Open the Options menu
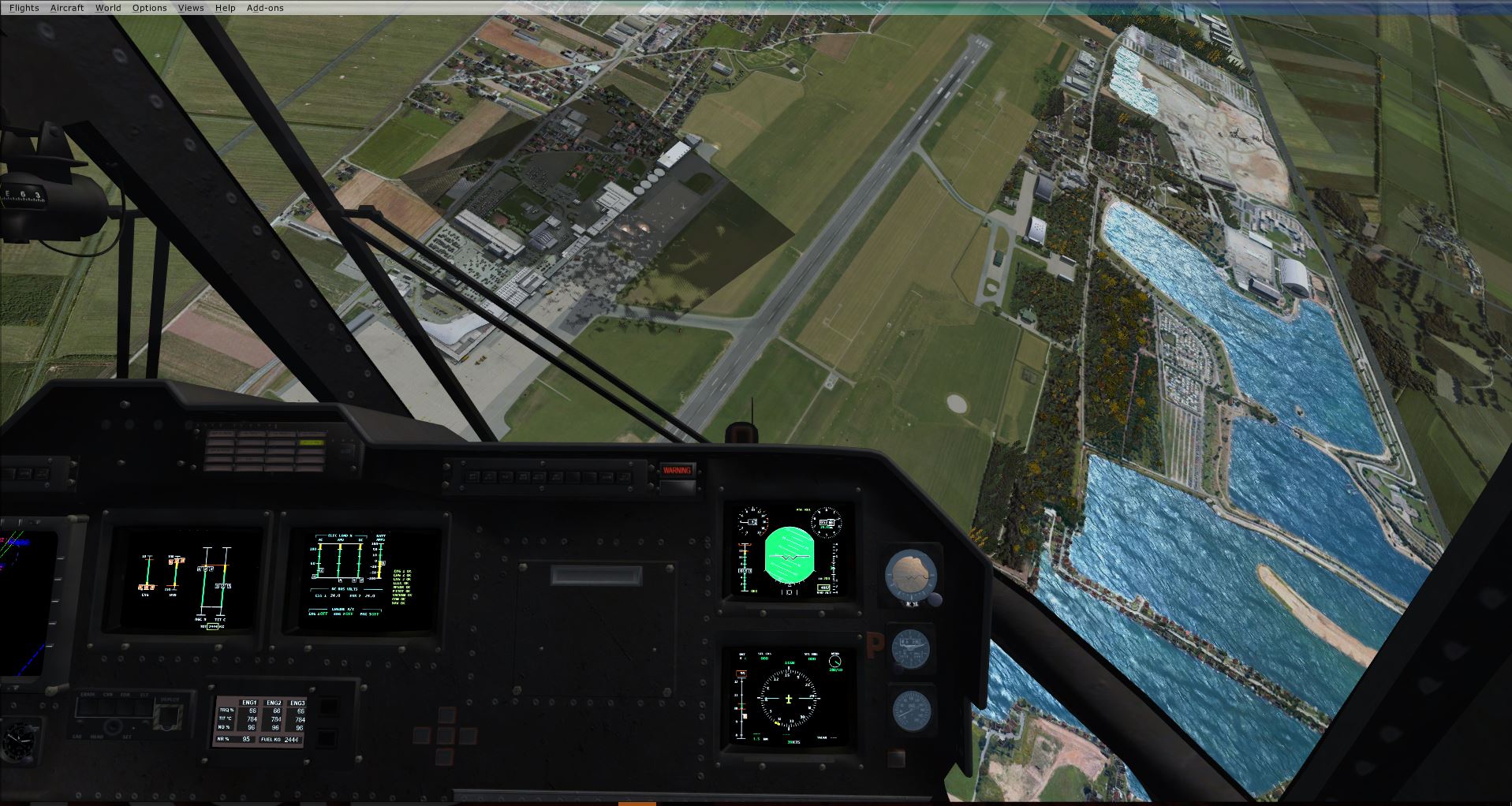Viewport: 1512px width, 806px height. (x=149, y=8)
